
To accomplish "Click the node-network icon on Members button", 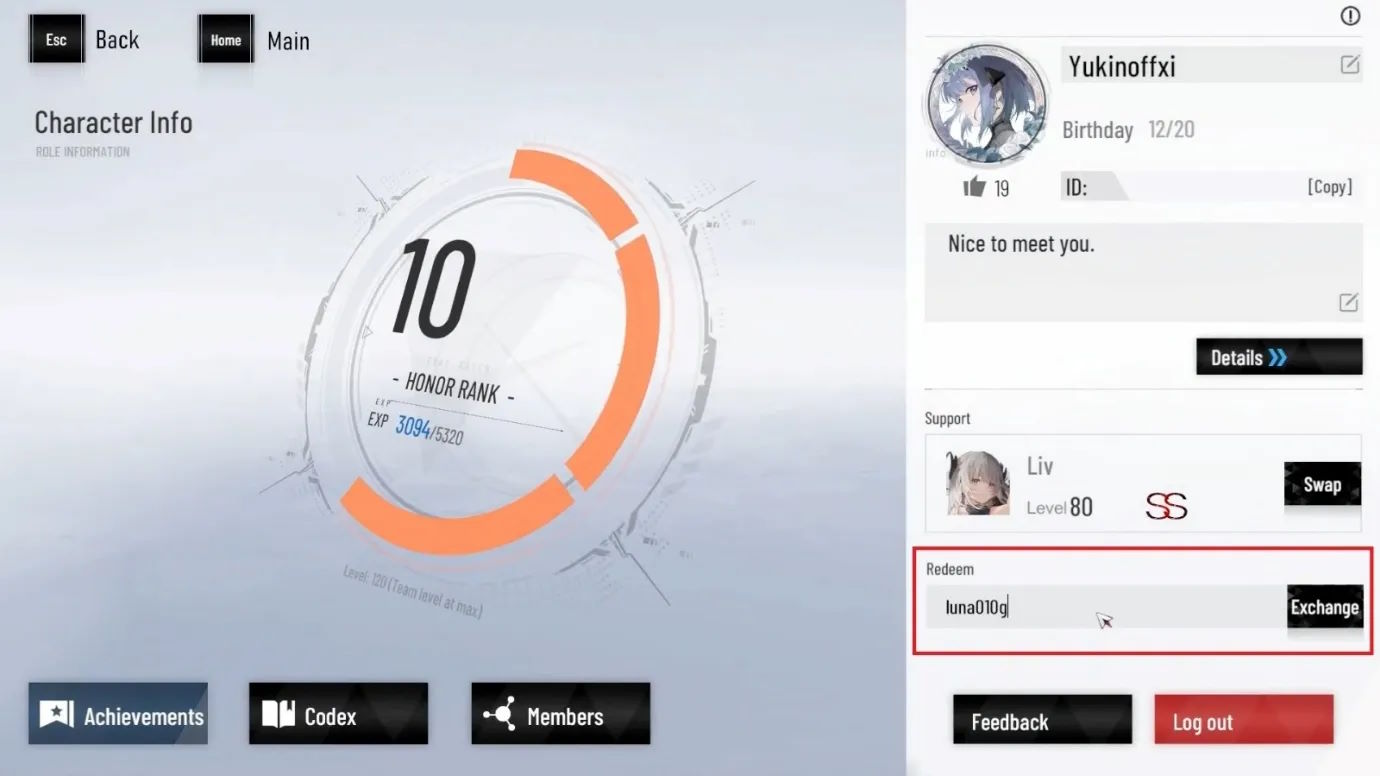I will coord(503,713).
